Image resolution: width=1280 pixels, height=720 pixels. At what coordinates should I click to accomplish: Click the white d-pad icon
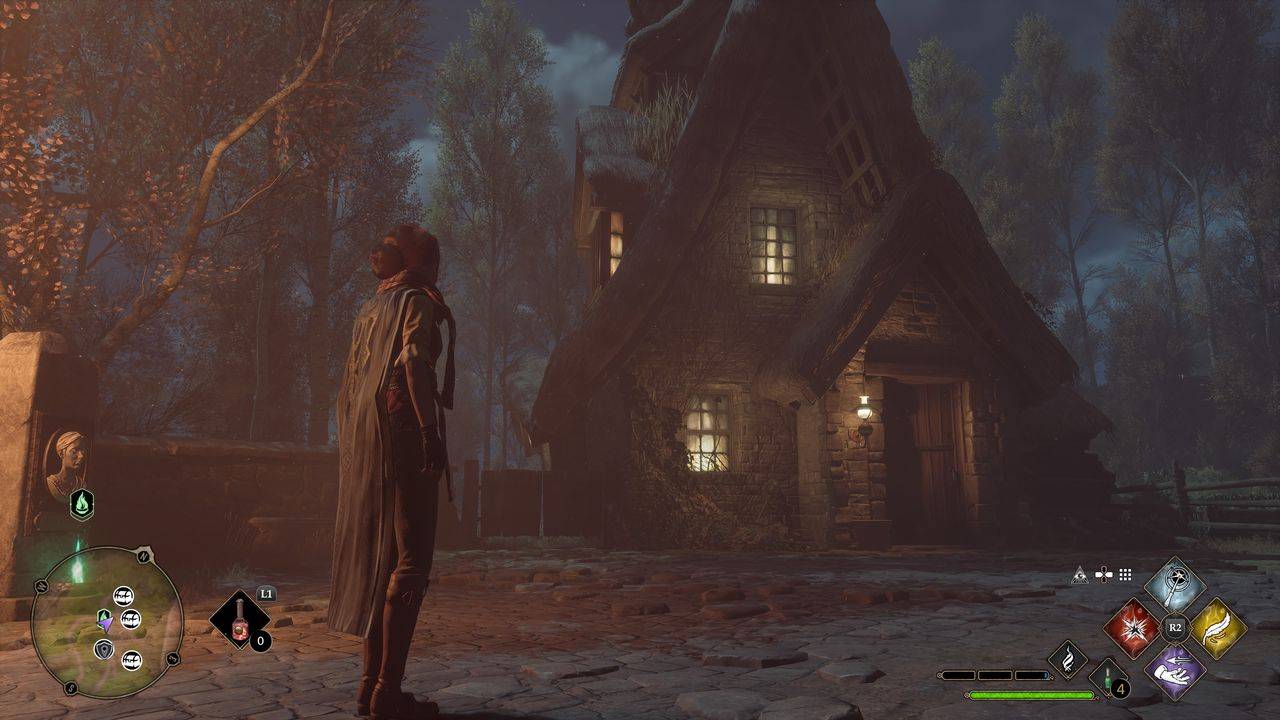tap(1103, 575)
